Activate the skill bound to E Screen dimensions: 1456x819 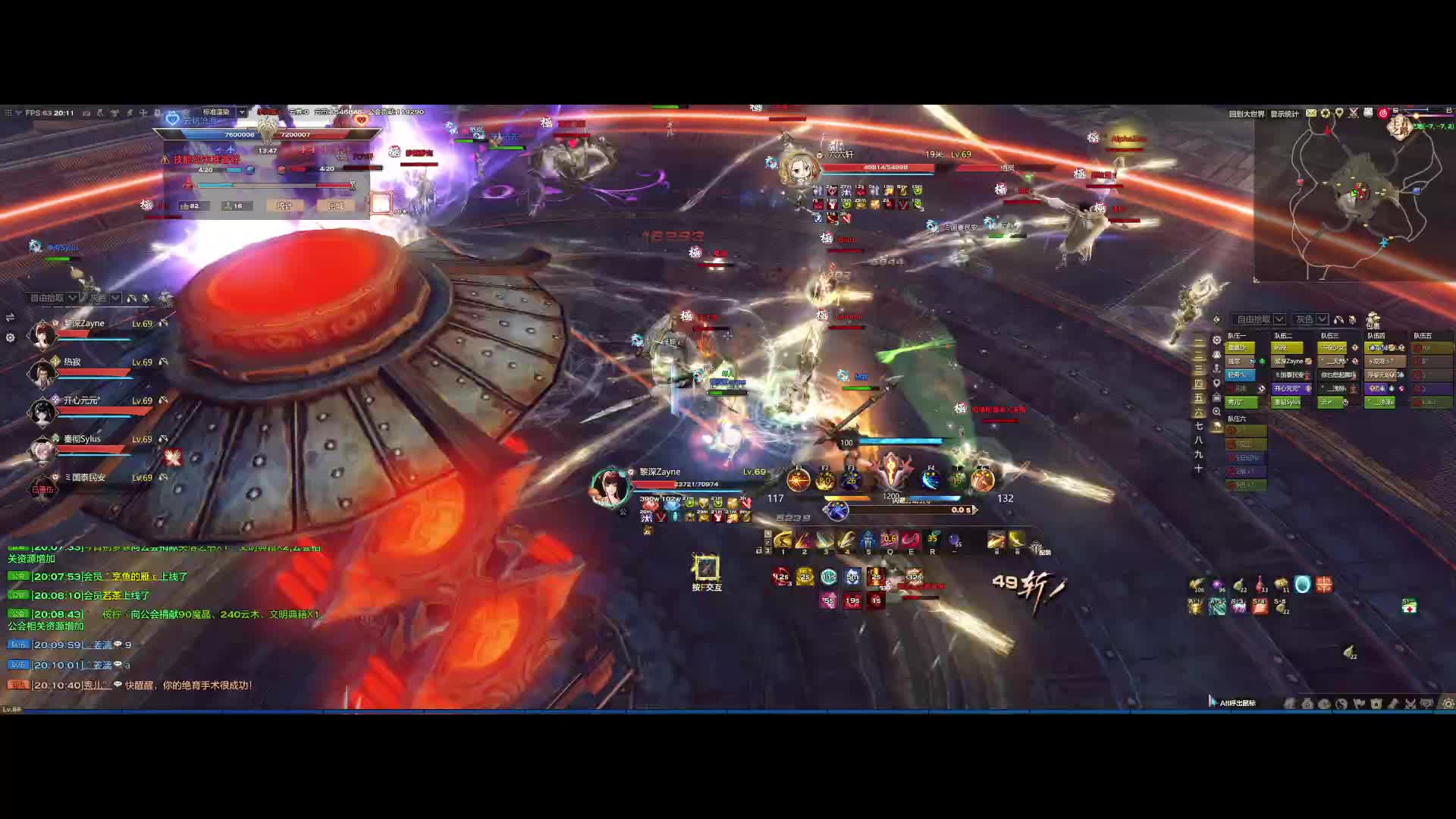point(911,540)
